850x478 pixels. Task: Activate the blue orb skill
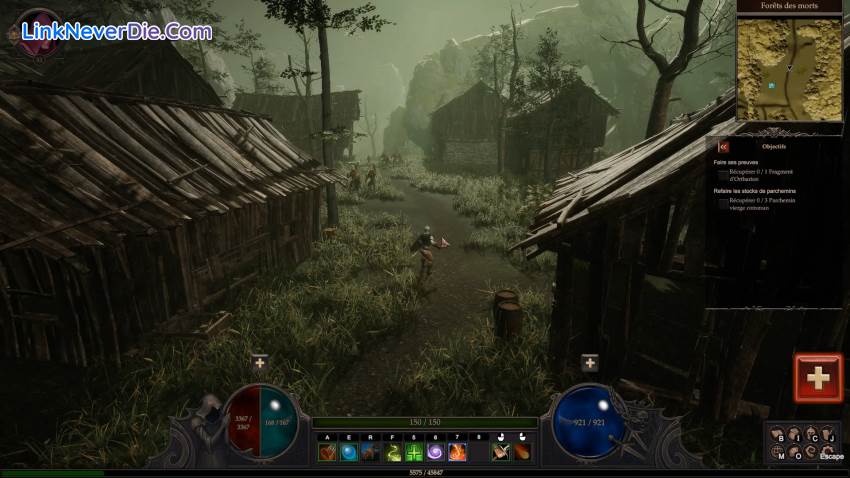[349, 453]
